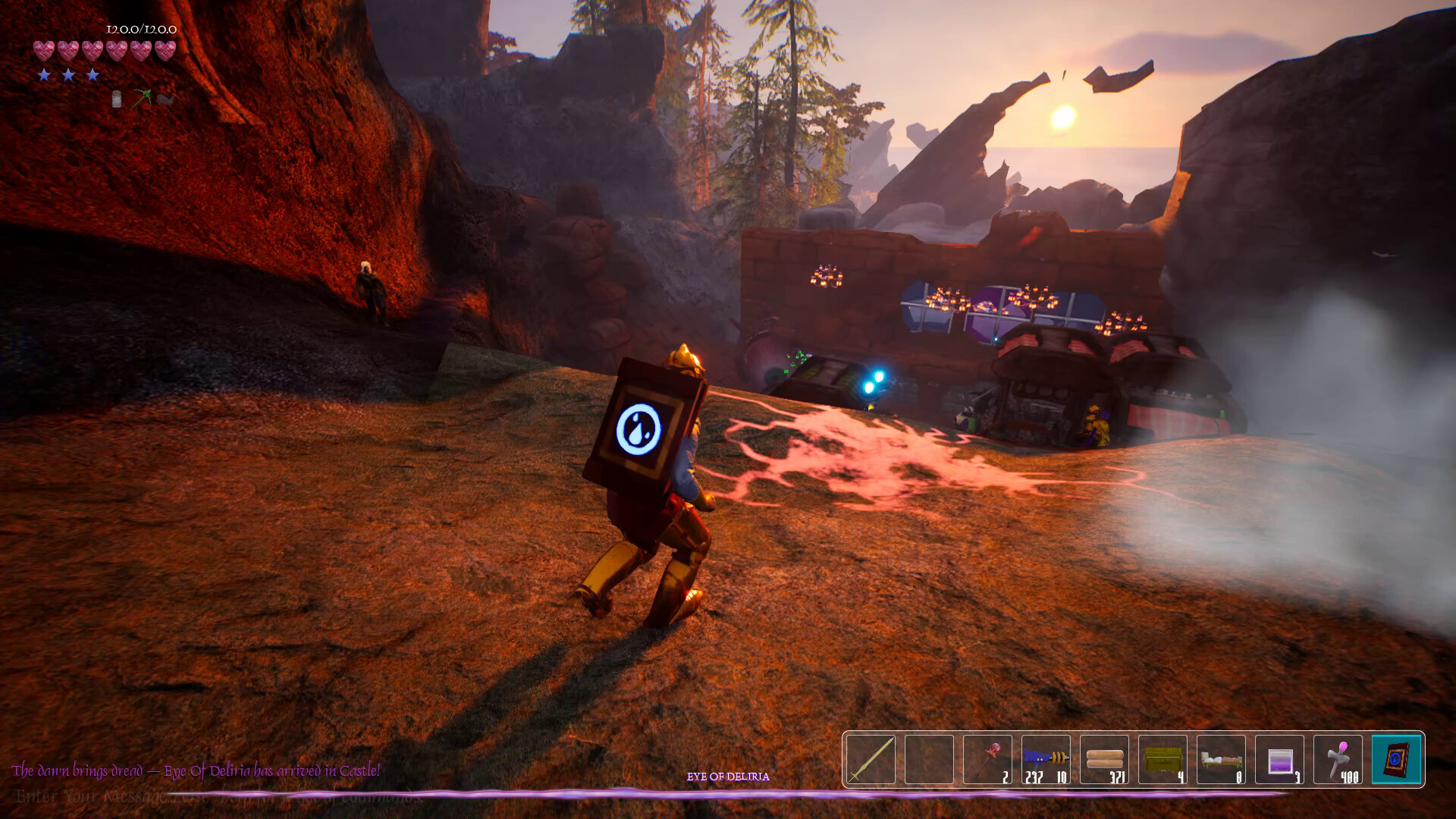The width and height of the screenshot is (1456, 819).
Task: Click the salt shaker status icon
Action: (x=117, y=99)
